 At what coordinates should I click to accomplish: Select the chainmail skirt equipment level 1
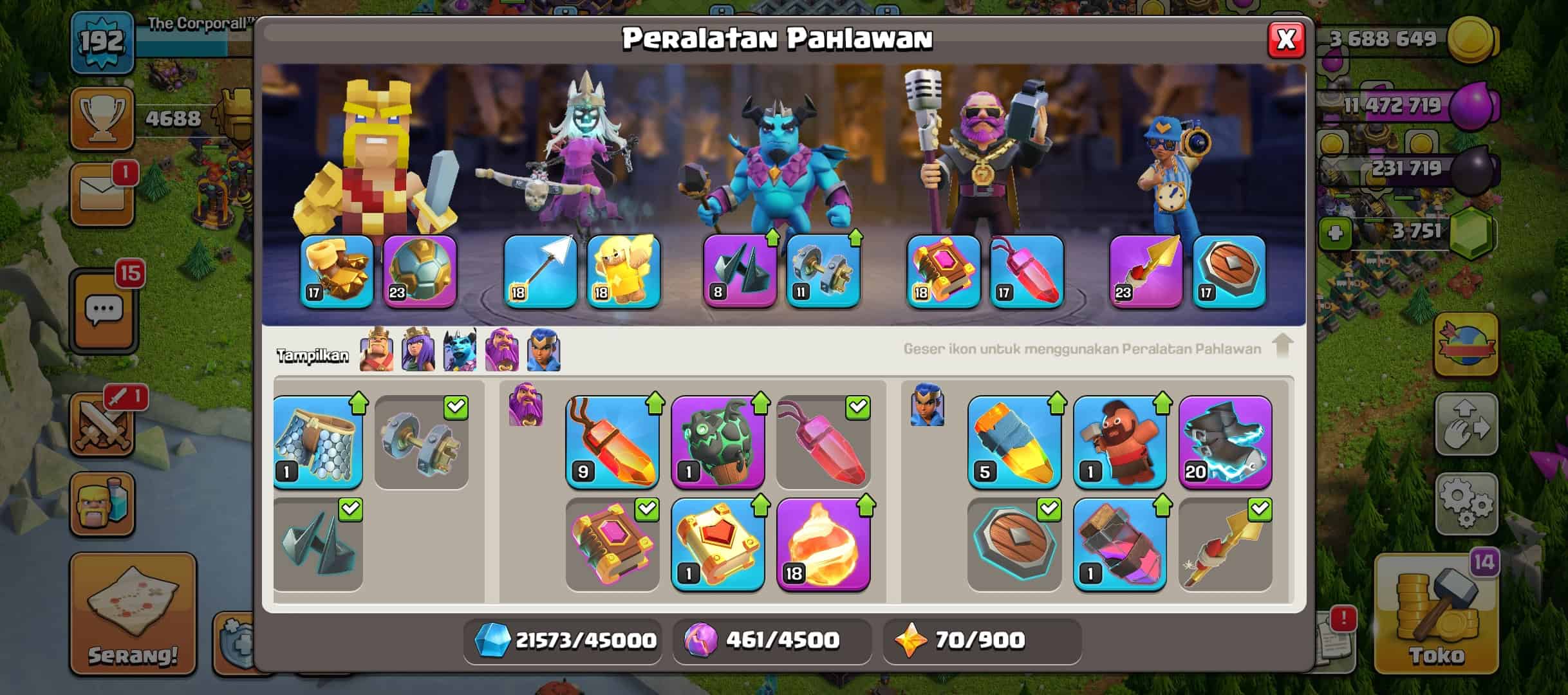coord(317,441)
